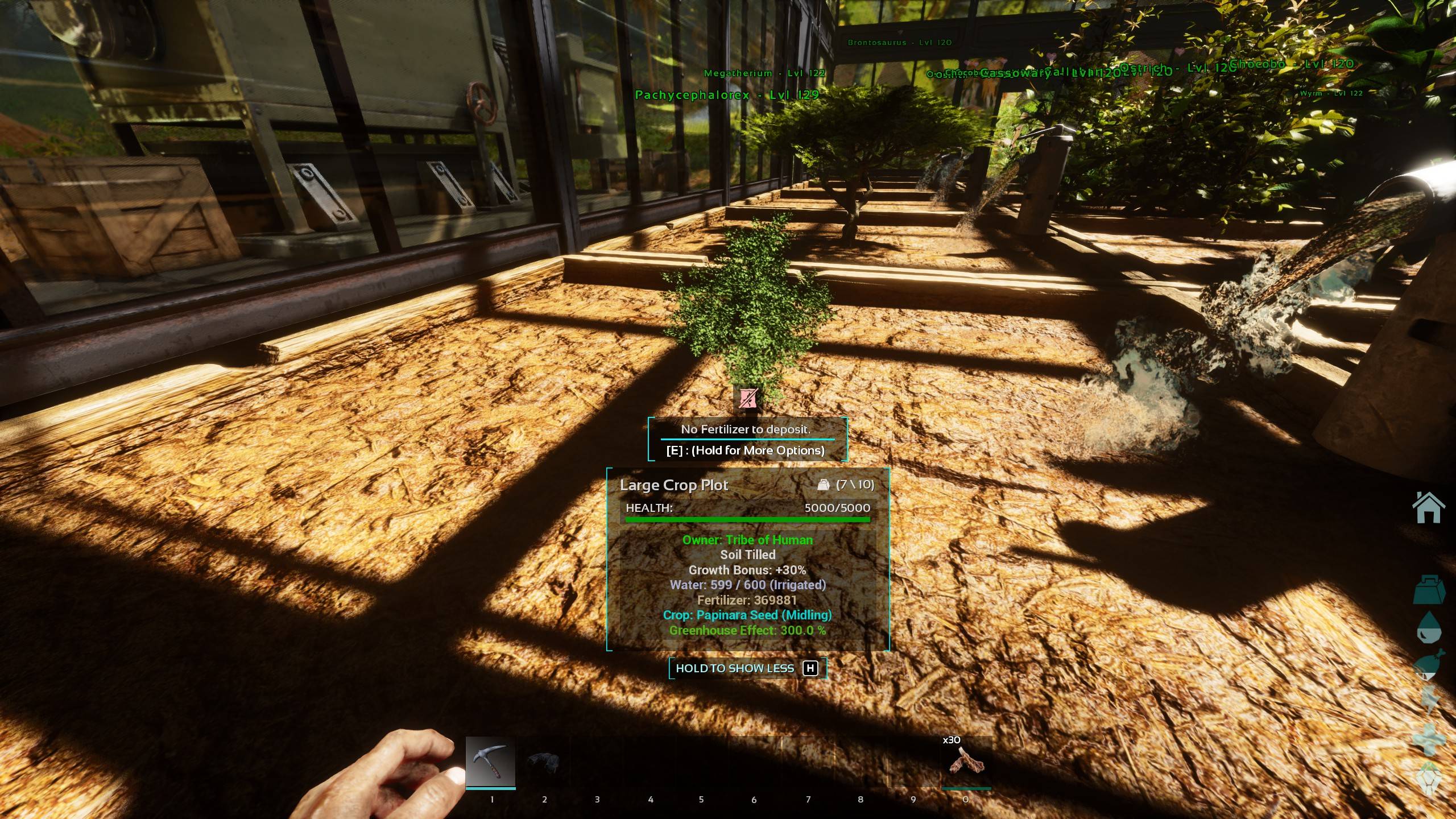Select the metal pickaxe hotbar slot
Viewport: 1456px width, 819px height.
click(x=490, y=762)
